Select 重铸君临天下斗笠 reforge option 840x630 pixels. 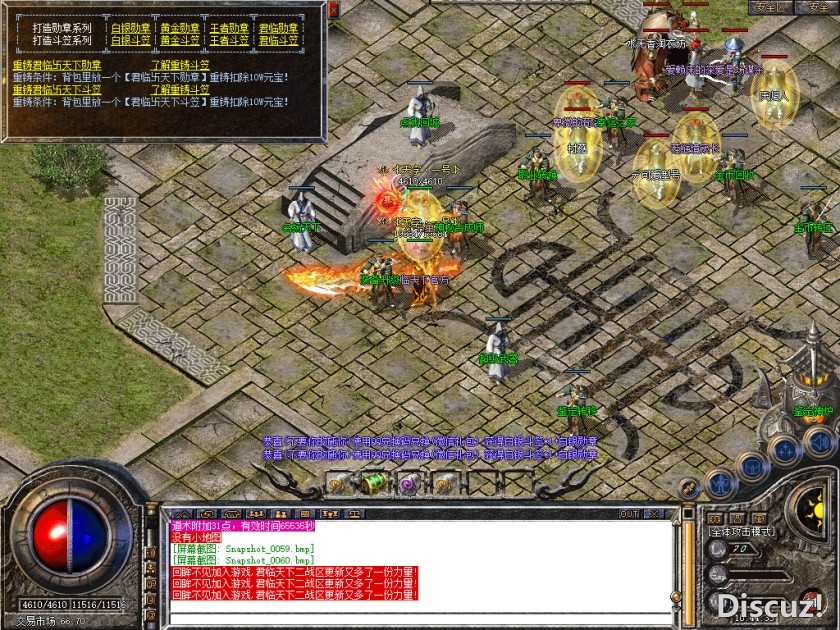[56, 89]
